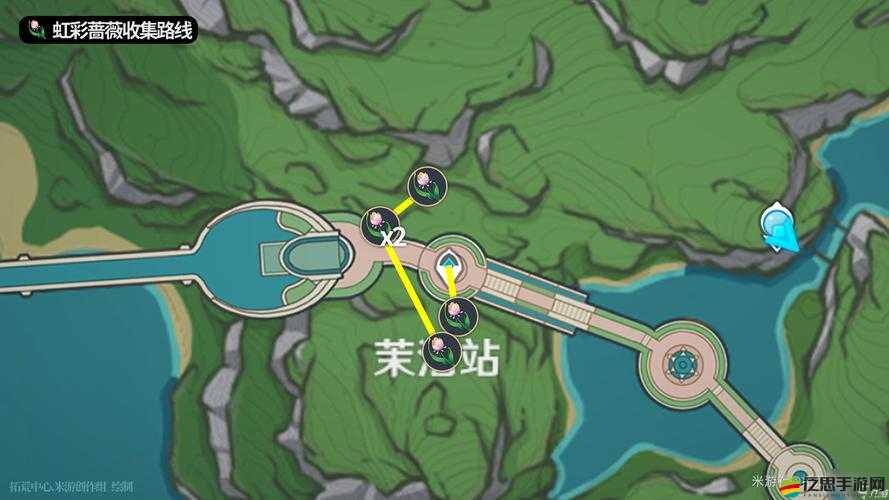The width and height of the screenshot is (889, 500).
Task: Select the Rainbow Rose marker labeled x2
Action: click(379, 222)
